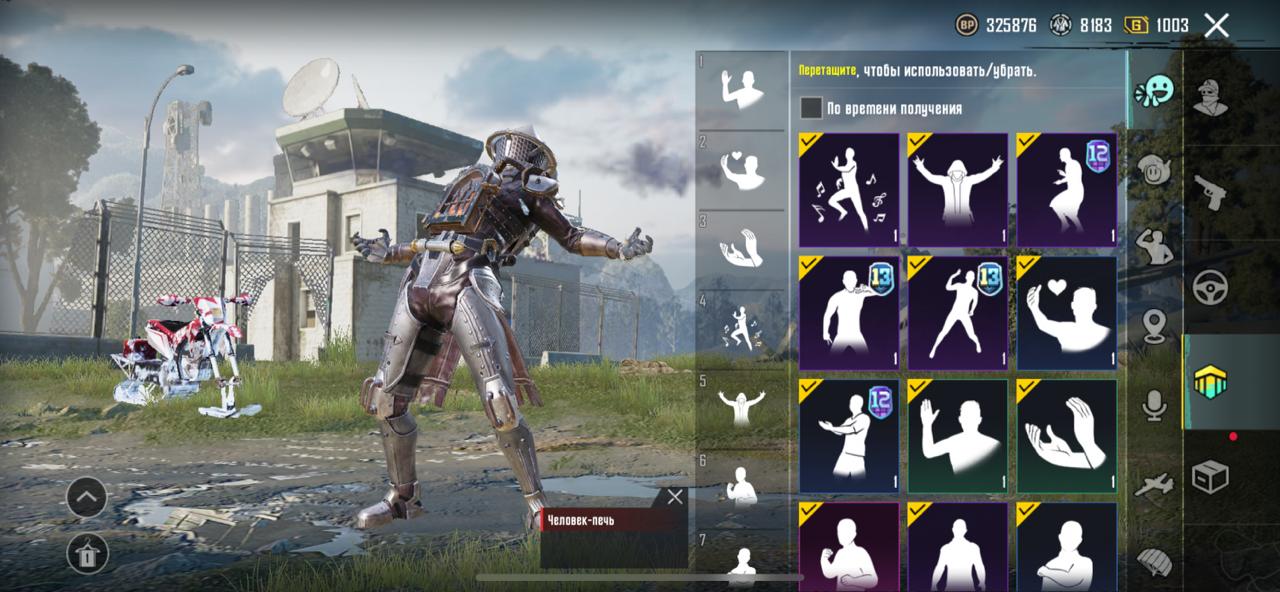
Task: Open the steering wheel vehicles tab
Action: pos(1210,287)
